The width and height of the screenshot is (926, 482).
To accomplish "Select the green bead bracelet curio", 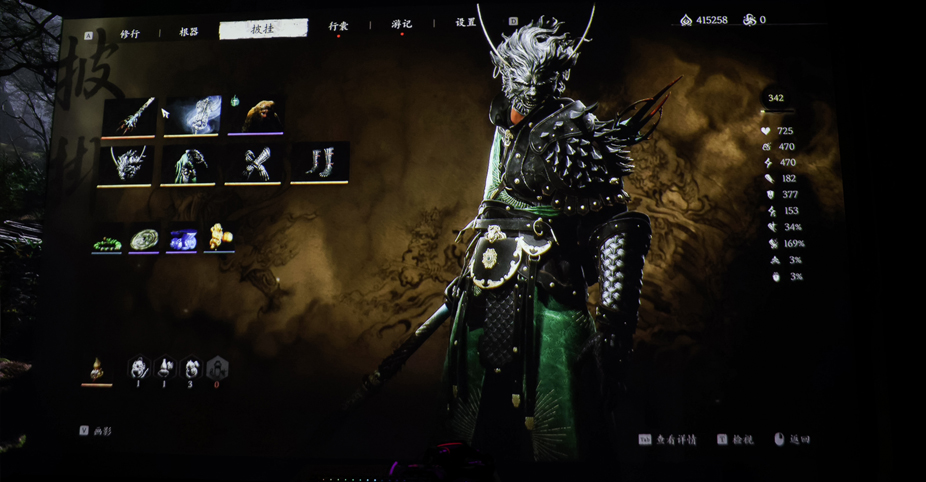I will click(107, 240).
